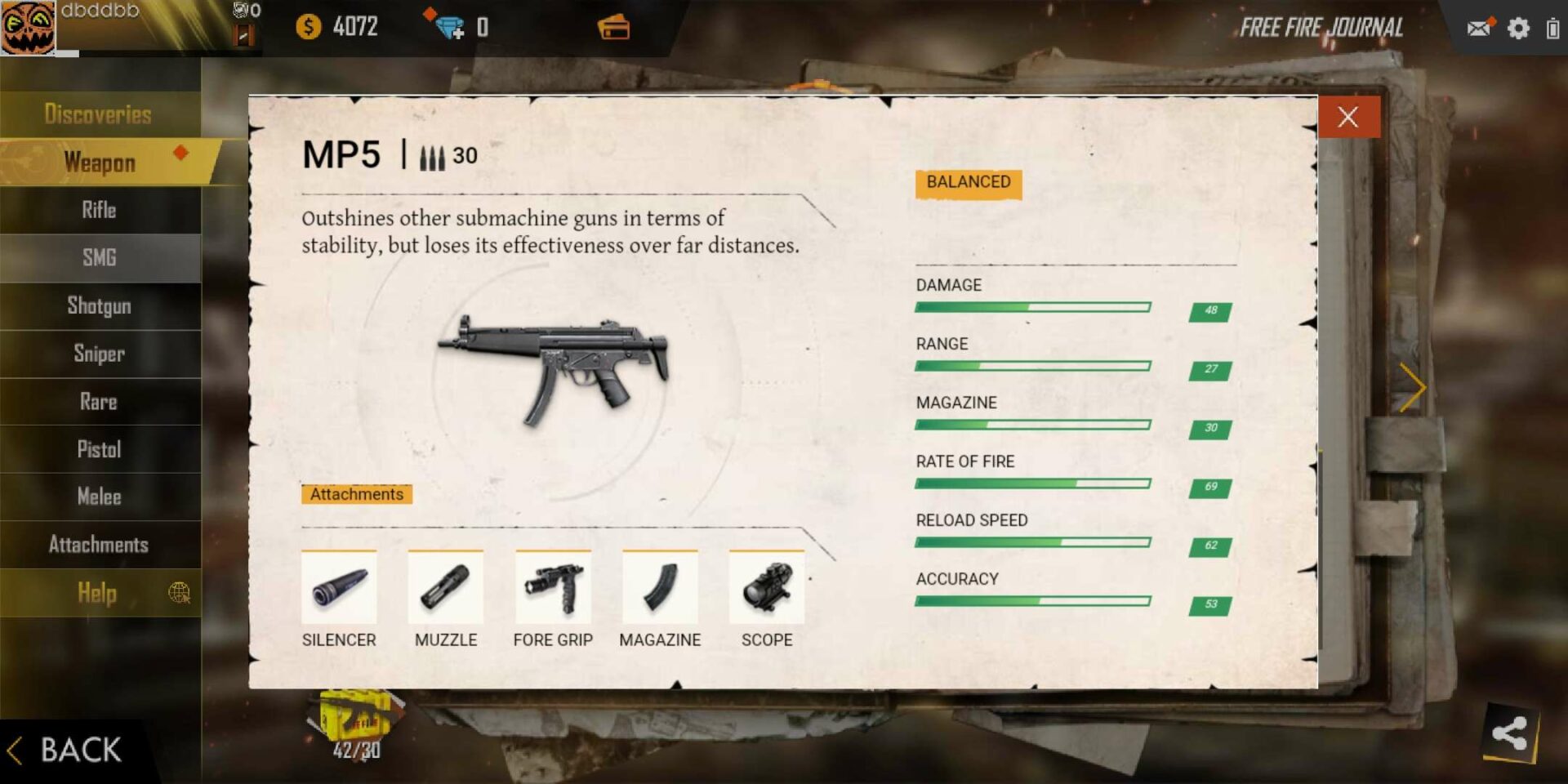Click the Accuracy stat bar
Viewport: 1568px width, 784px height.
(x=1033, y=600)
